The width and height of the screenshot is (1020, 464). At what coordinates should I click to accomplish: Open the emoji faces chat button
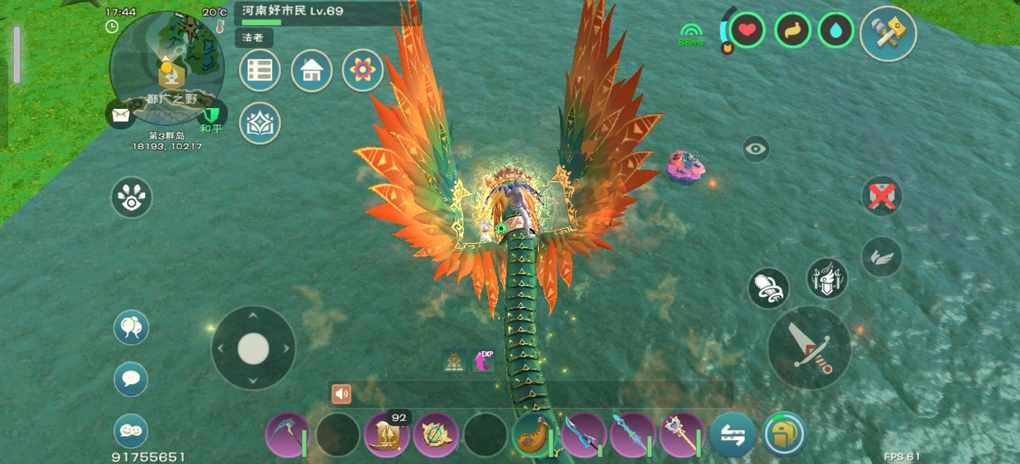pyautogui.click(x=131, y=430)
